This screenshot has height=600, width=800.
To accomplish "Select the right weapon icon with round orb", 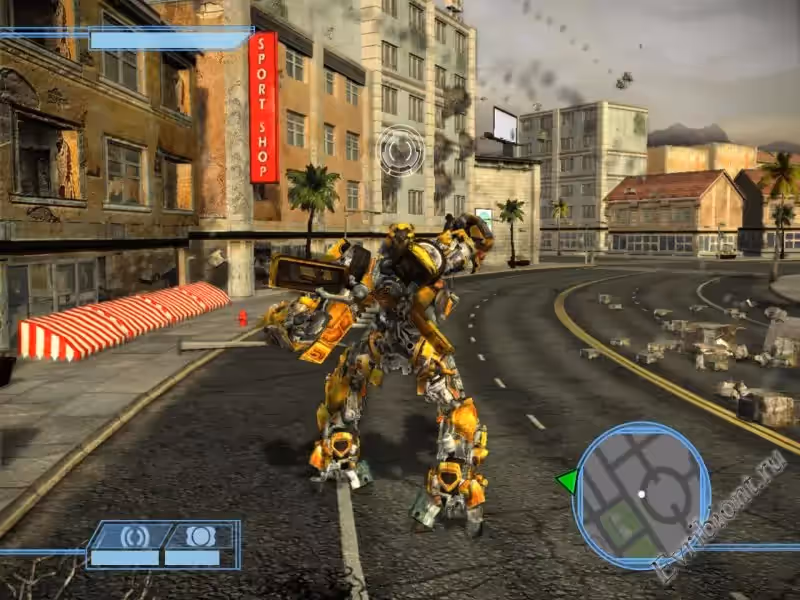I will coord(201,537).
